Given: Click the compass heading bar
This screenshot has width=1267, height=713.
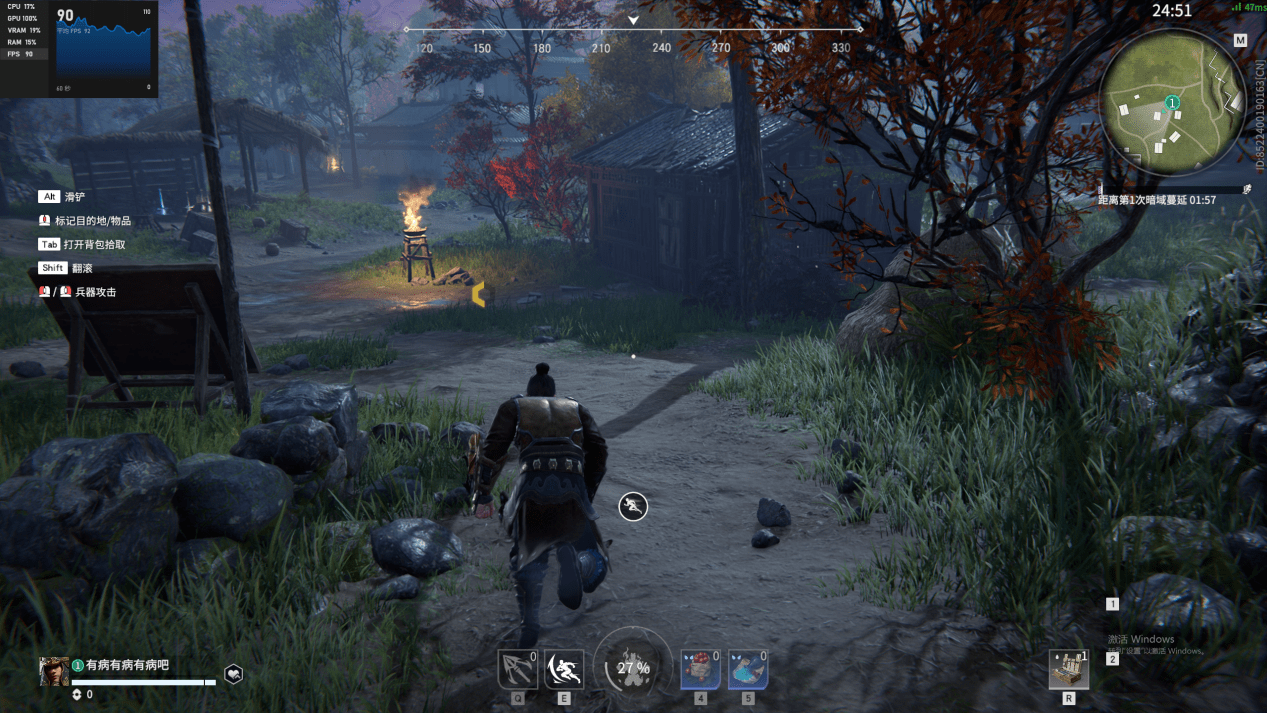Looking at the screenshot, I should click(633, 38).
